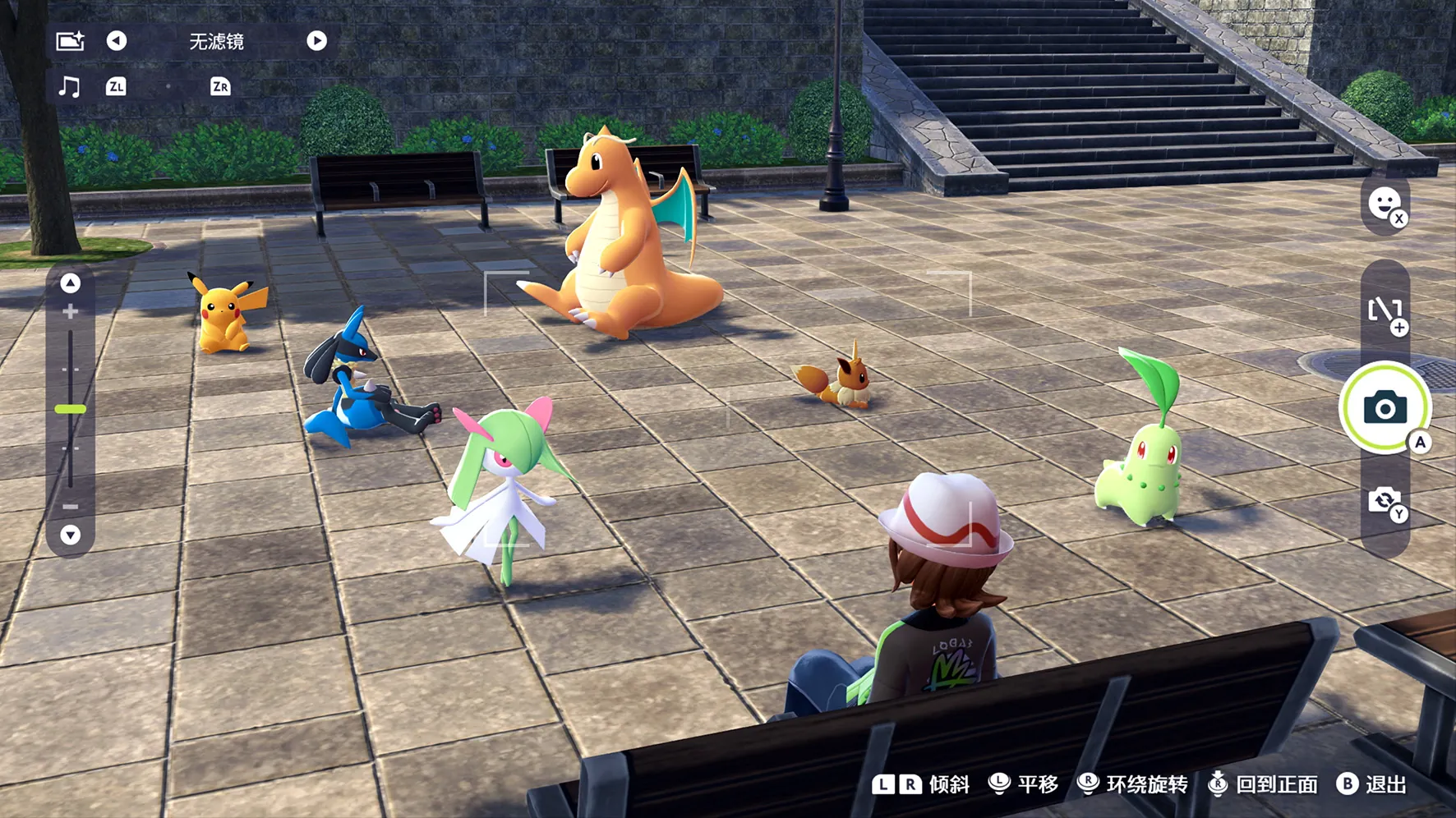Click the zoom slider's down arrow
This screenshot has height=818, width=1456.
tap(71, 535)
